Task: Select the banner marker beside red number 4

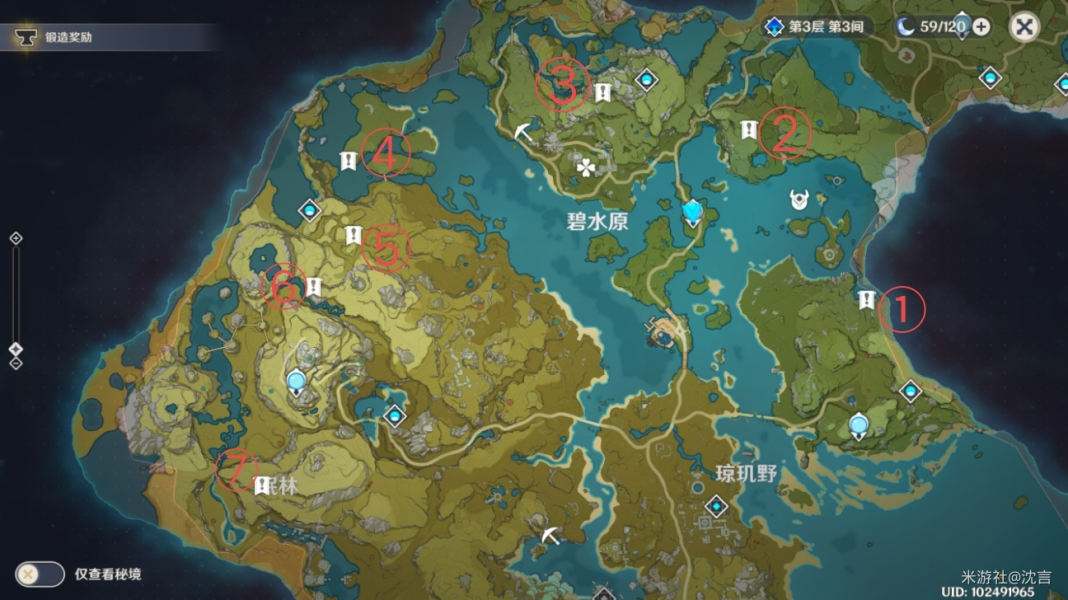Action: pos(348,160)
